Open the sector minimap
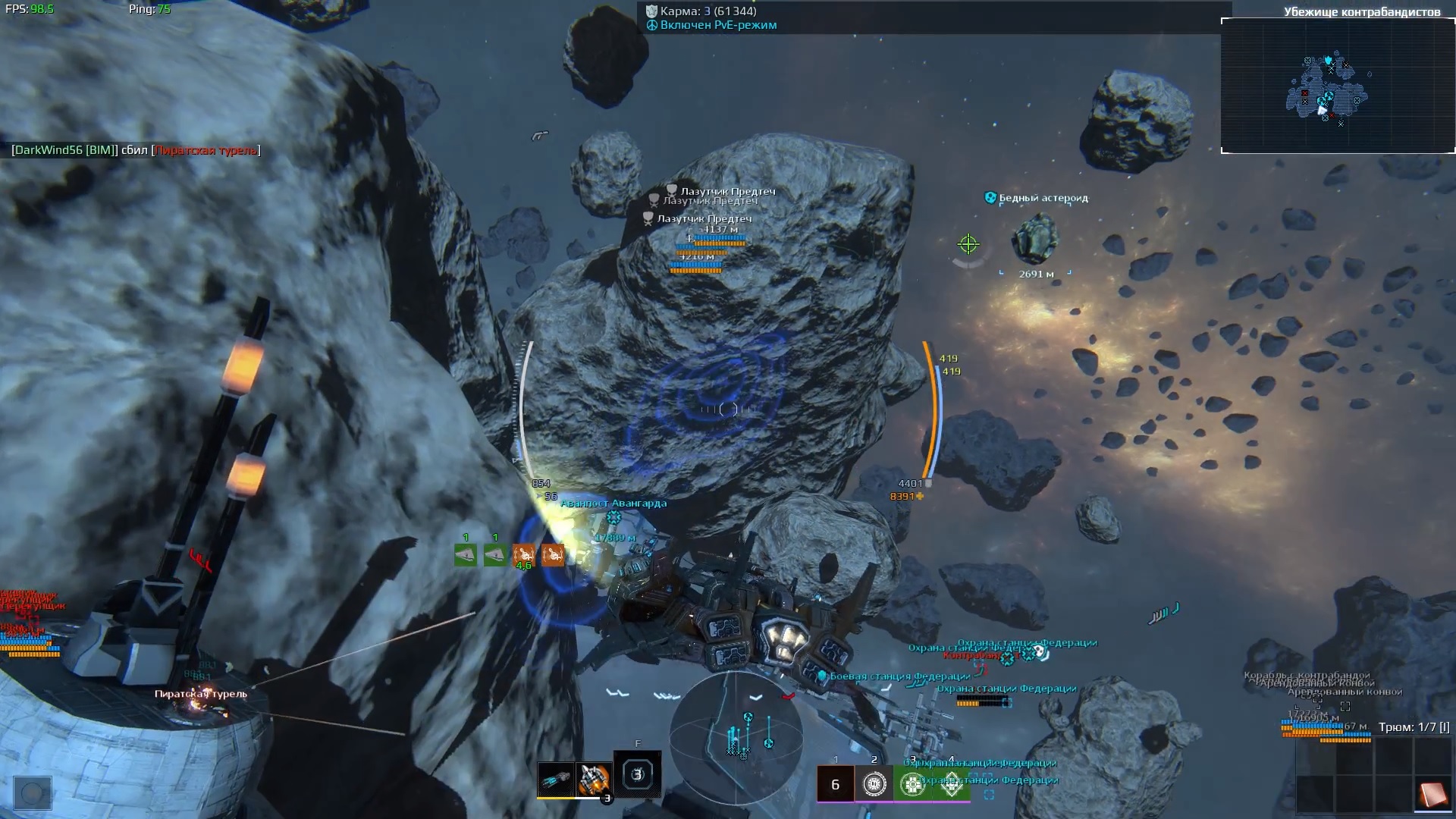The image size is (1456, 819). coord(1338,85)
